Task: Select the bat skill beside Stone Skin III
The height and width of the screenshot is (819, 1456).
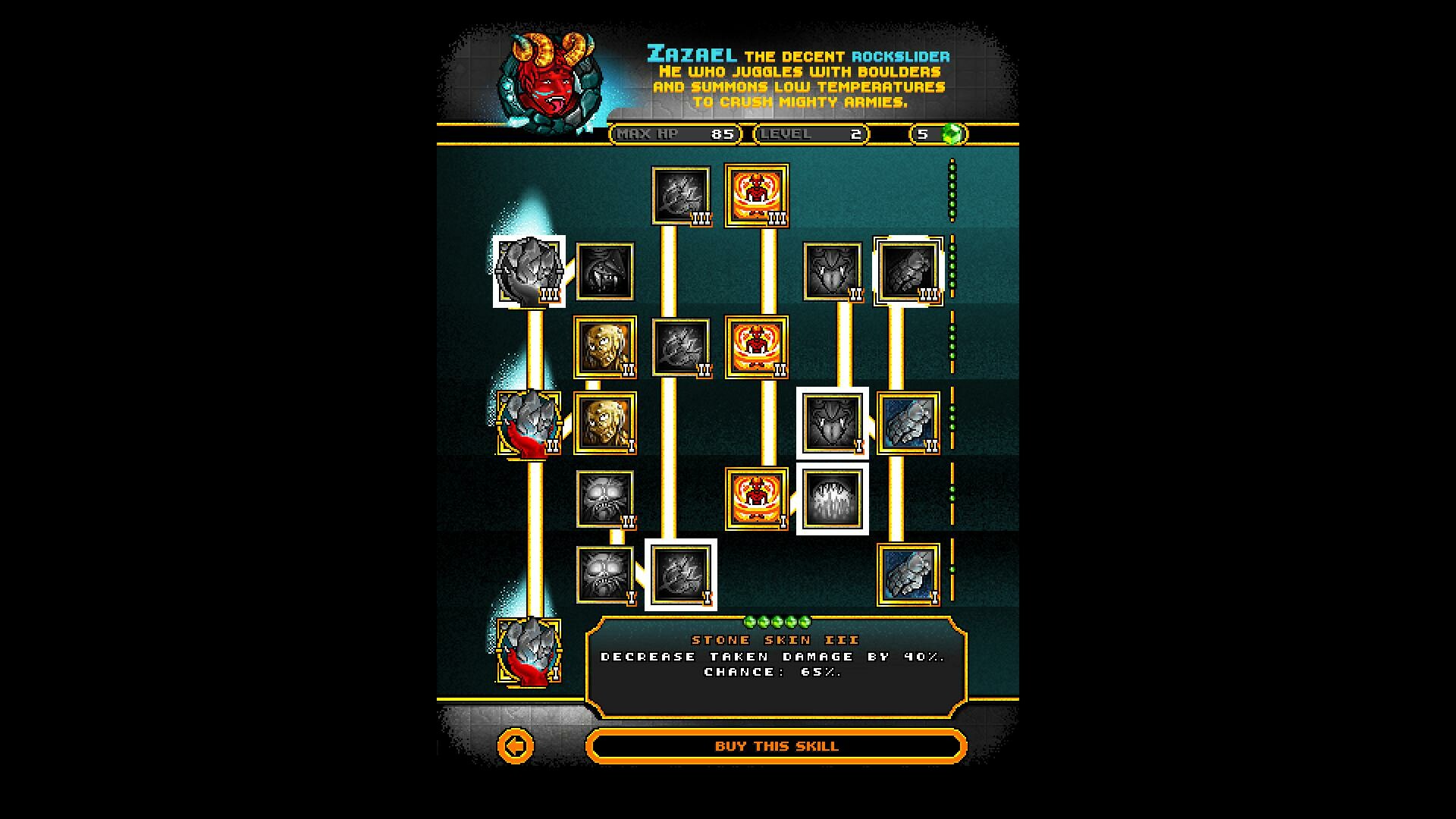Action: point(604,271)
